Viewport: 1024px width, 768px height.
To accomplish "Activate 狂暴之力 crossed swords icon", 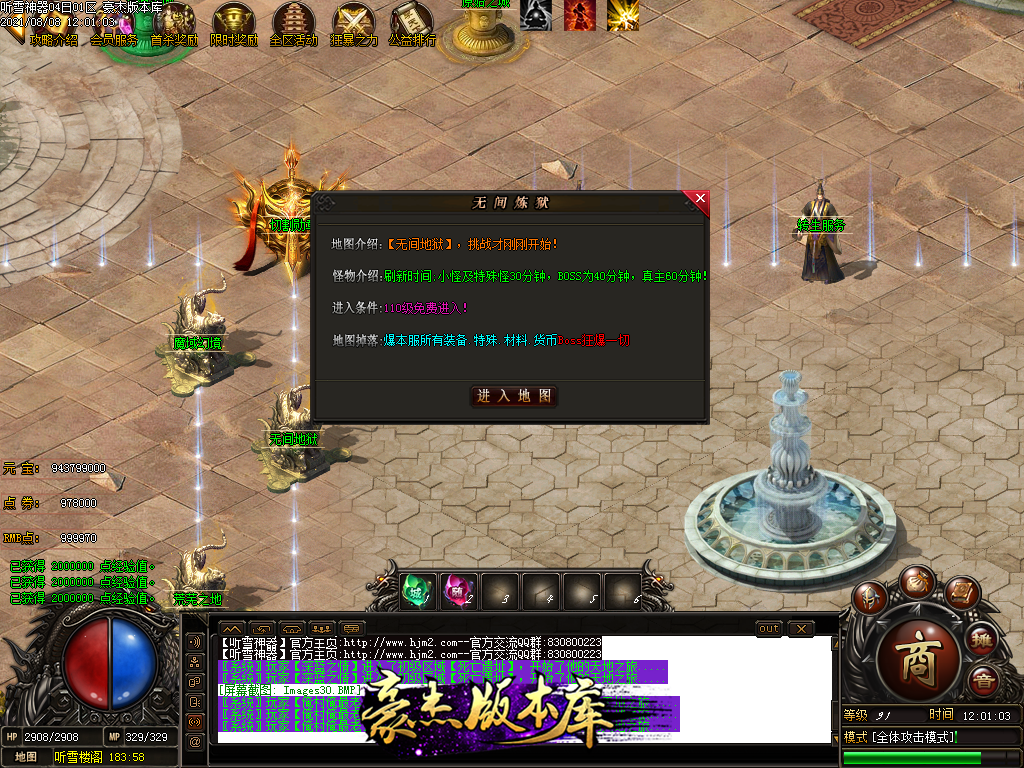I will coord(353,24).
